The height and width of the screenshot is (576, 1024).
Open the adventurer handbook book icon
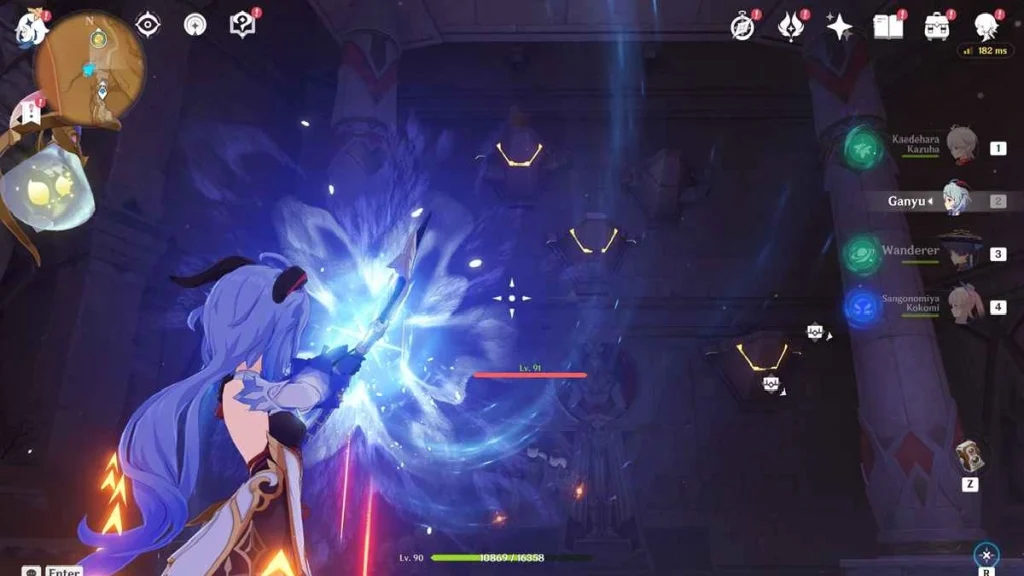[x=887, y=26]
